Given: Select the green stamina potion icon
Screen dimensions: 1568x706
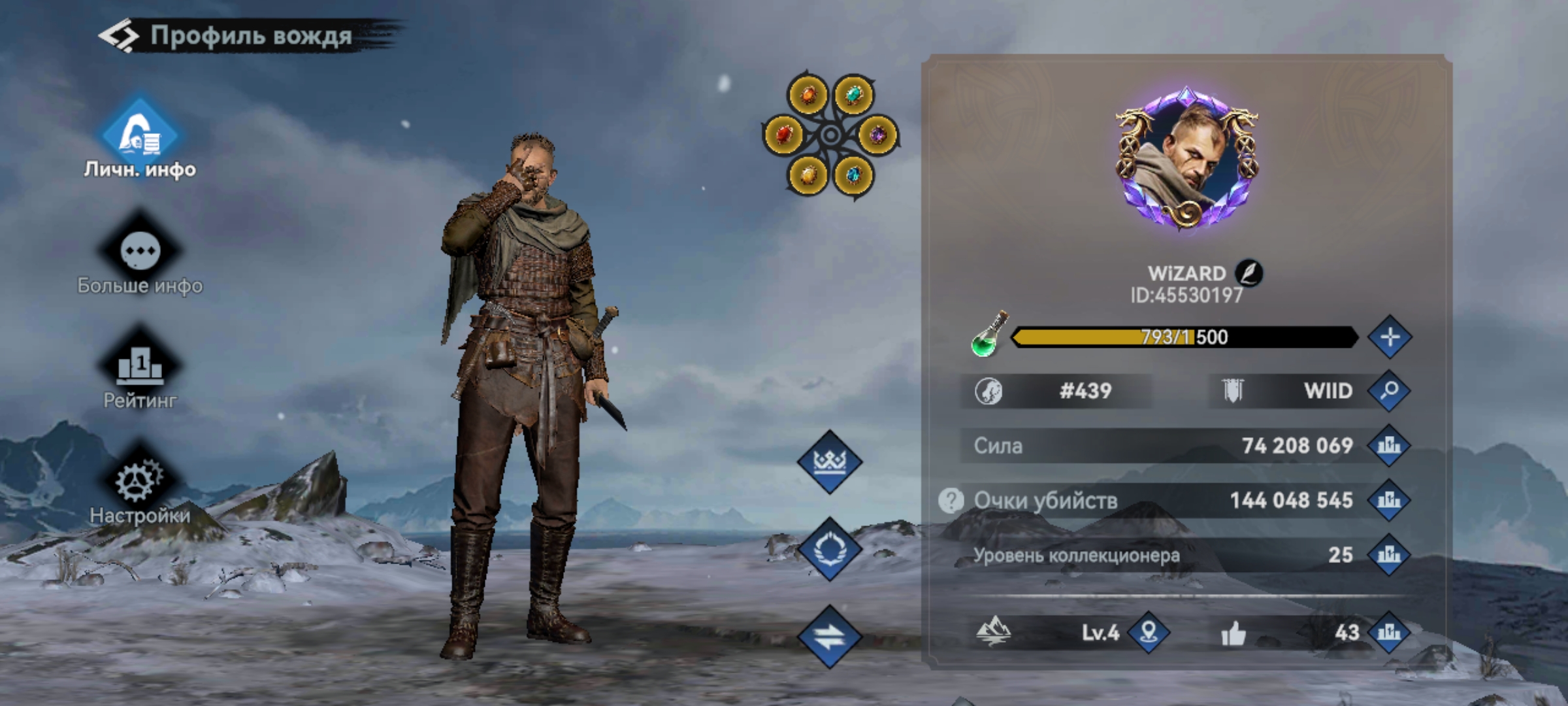Looking at the screenshot, I should 989,336.
